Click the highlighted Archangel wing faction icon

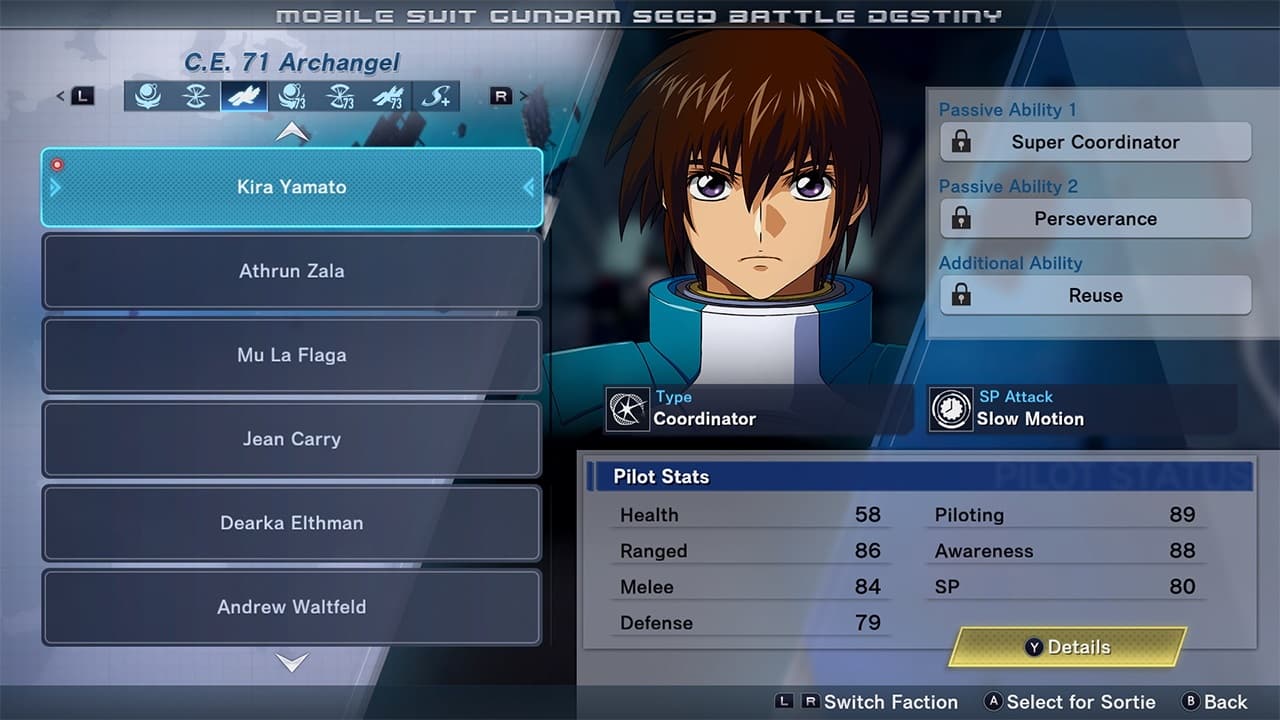[242, 96]
